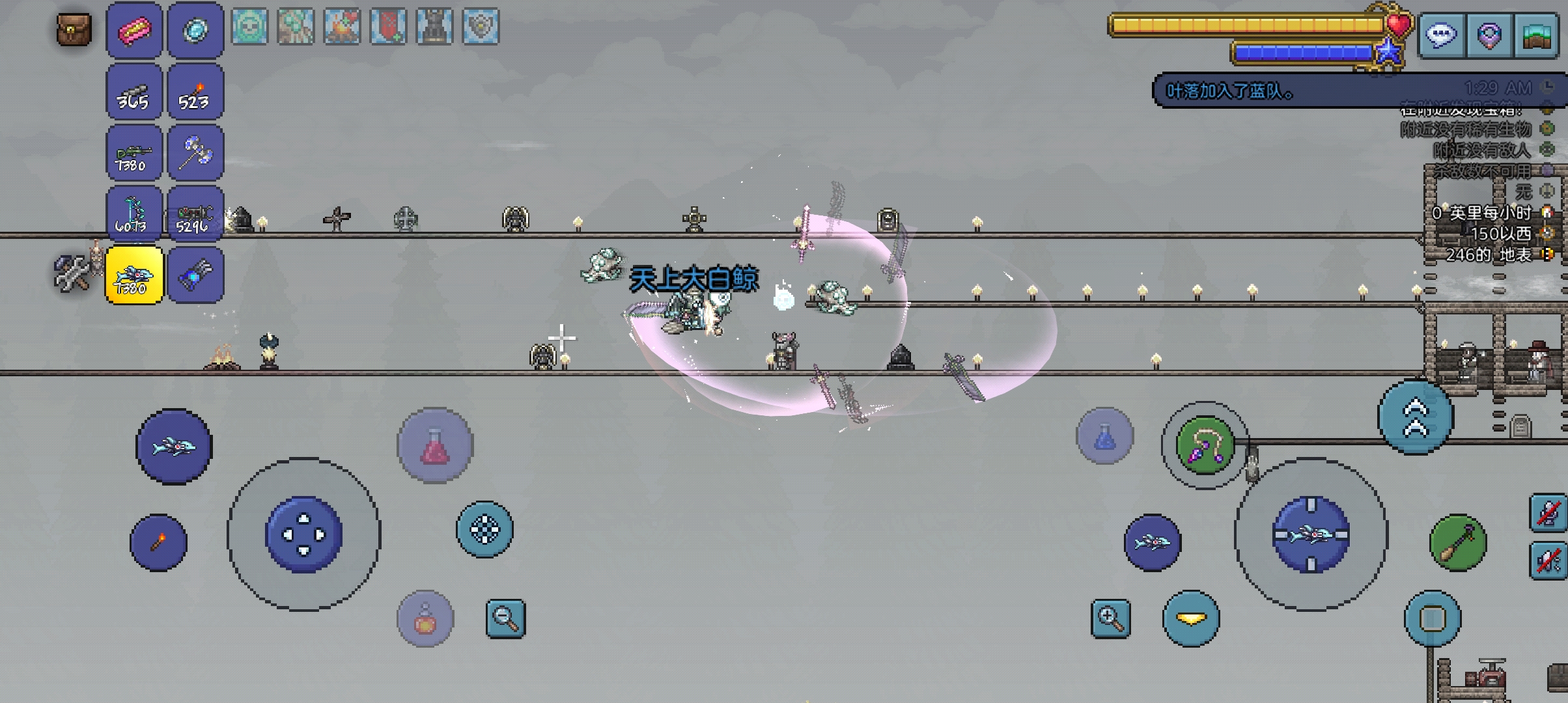Image resolution: width=1568 pixels, height=703 pixels.
Task: Select the magic mirror hotbar slot
Action: pos(195,31)
